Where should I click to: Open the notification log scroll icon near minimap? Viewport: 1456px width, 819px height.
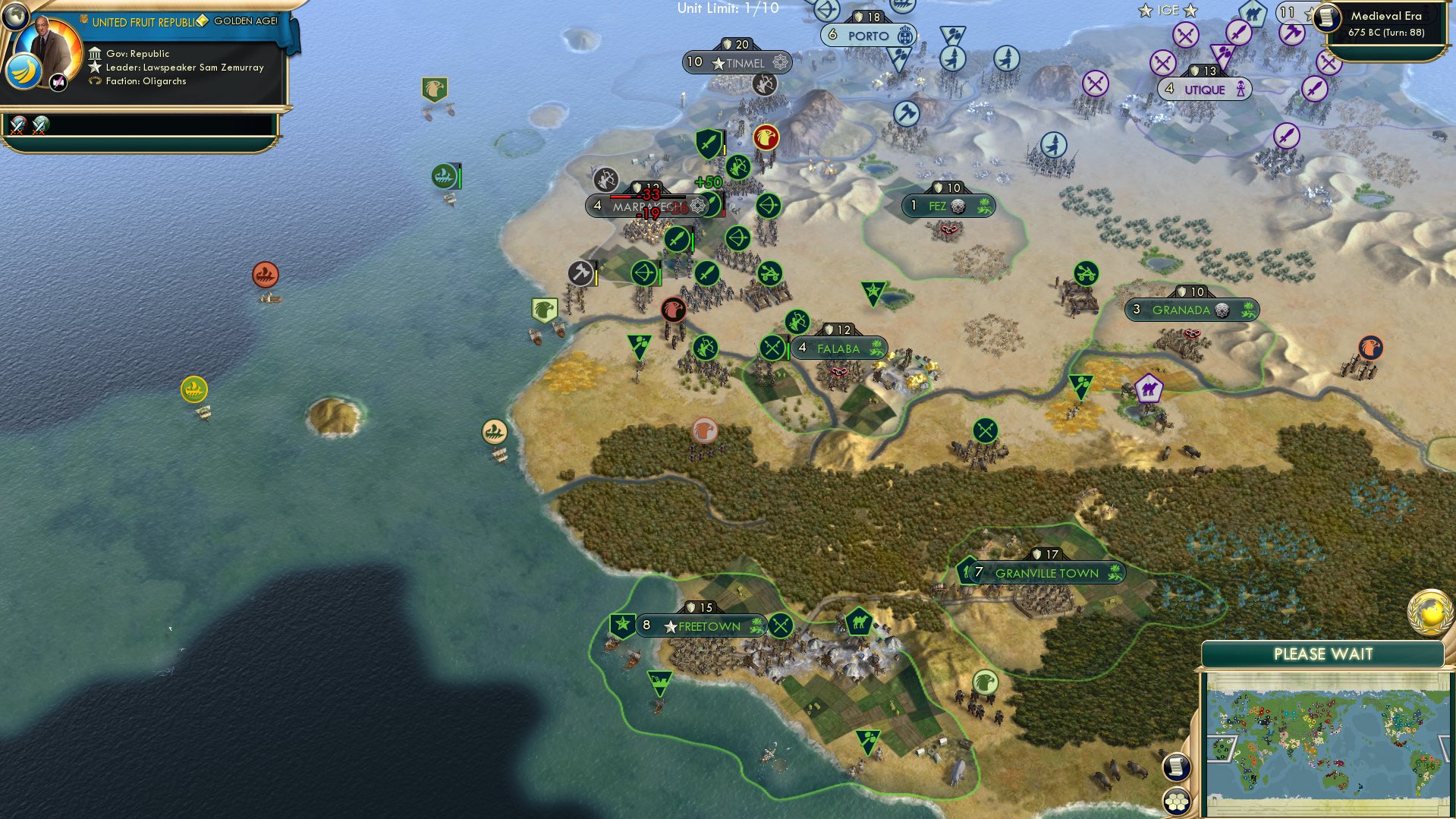click(1178, 767)
